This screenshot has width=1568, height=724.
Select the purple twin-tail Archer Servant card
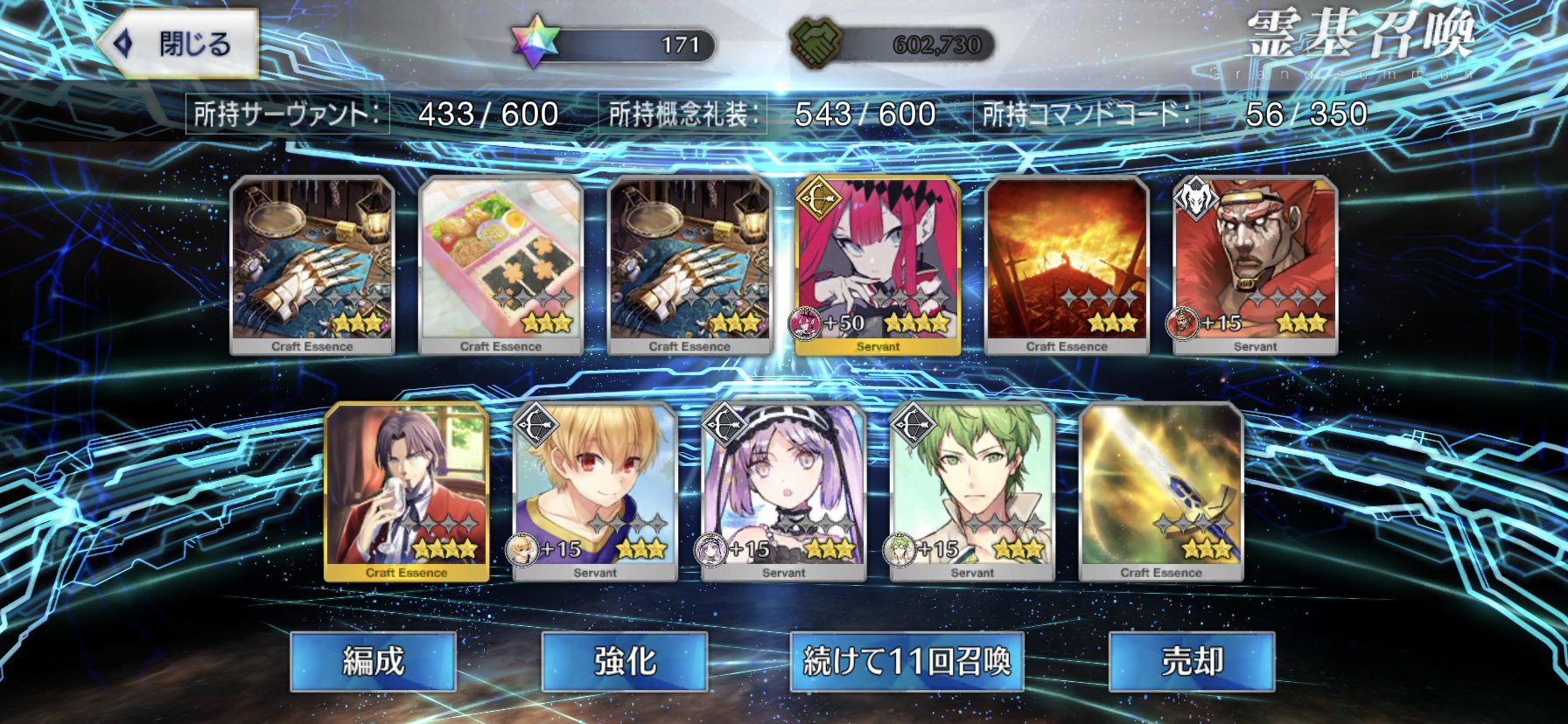point(784,491)
